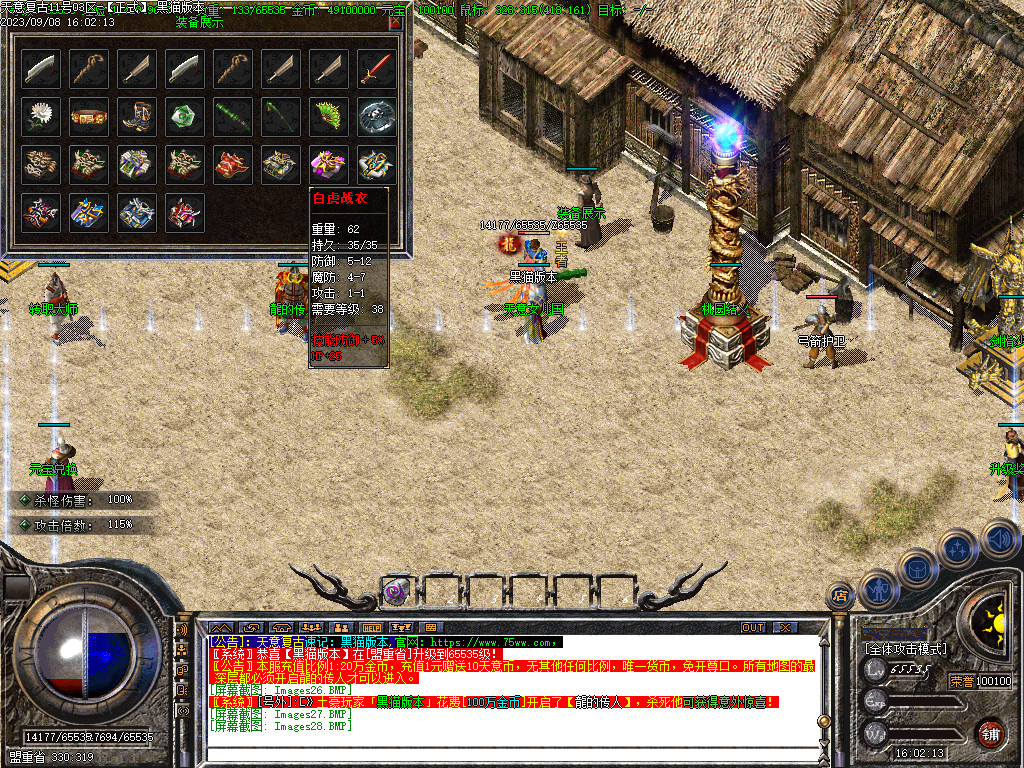Select the green feather fan item
The image size is (1024, 768).
pos(329,116)
